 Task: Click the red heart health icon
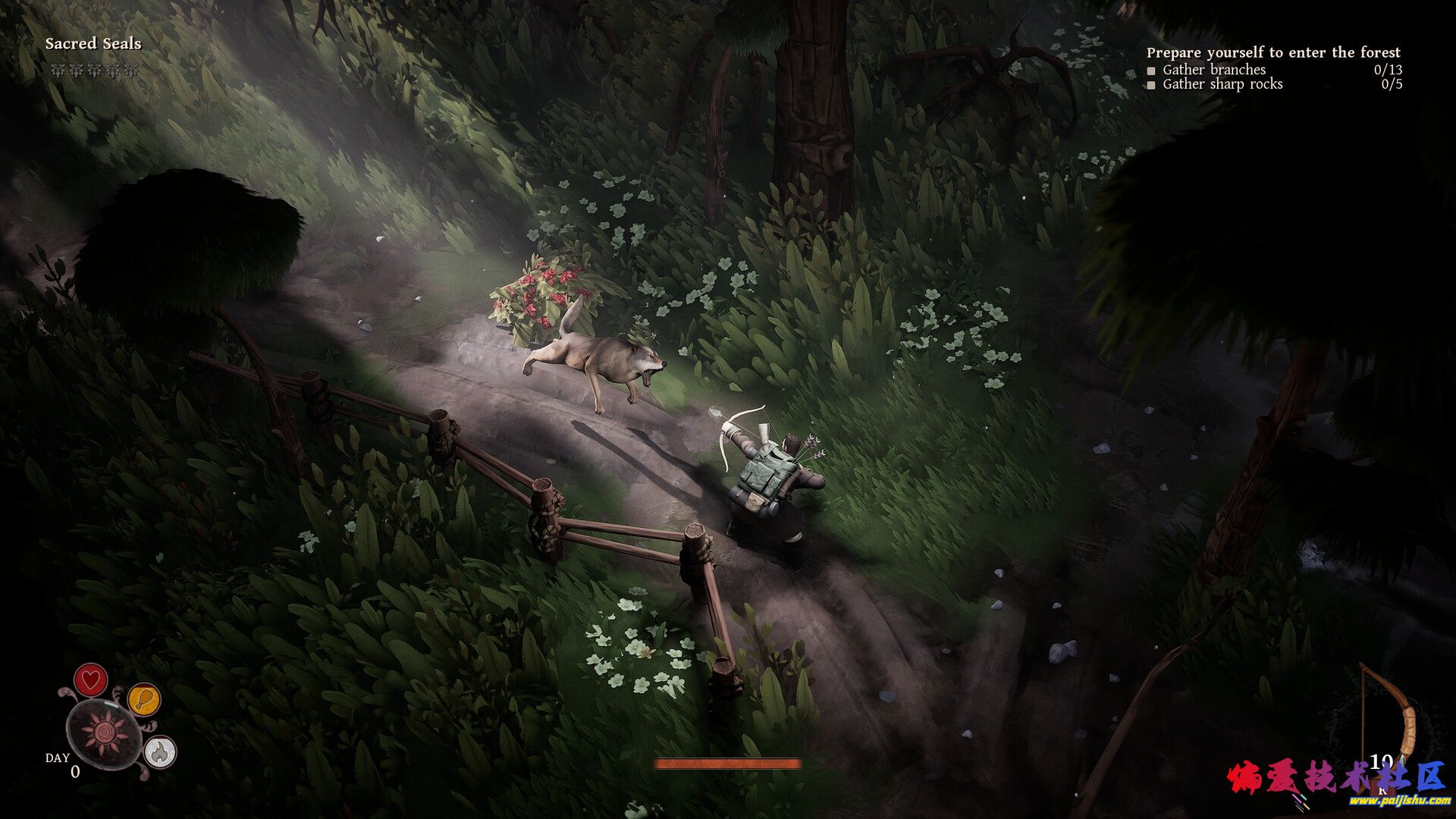90,679
